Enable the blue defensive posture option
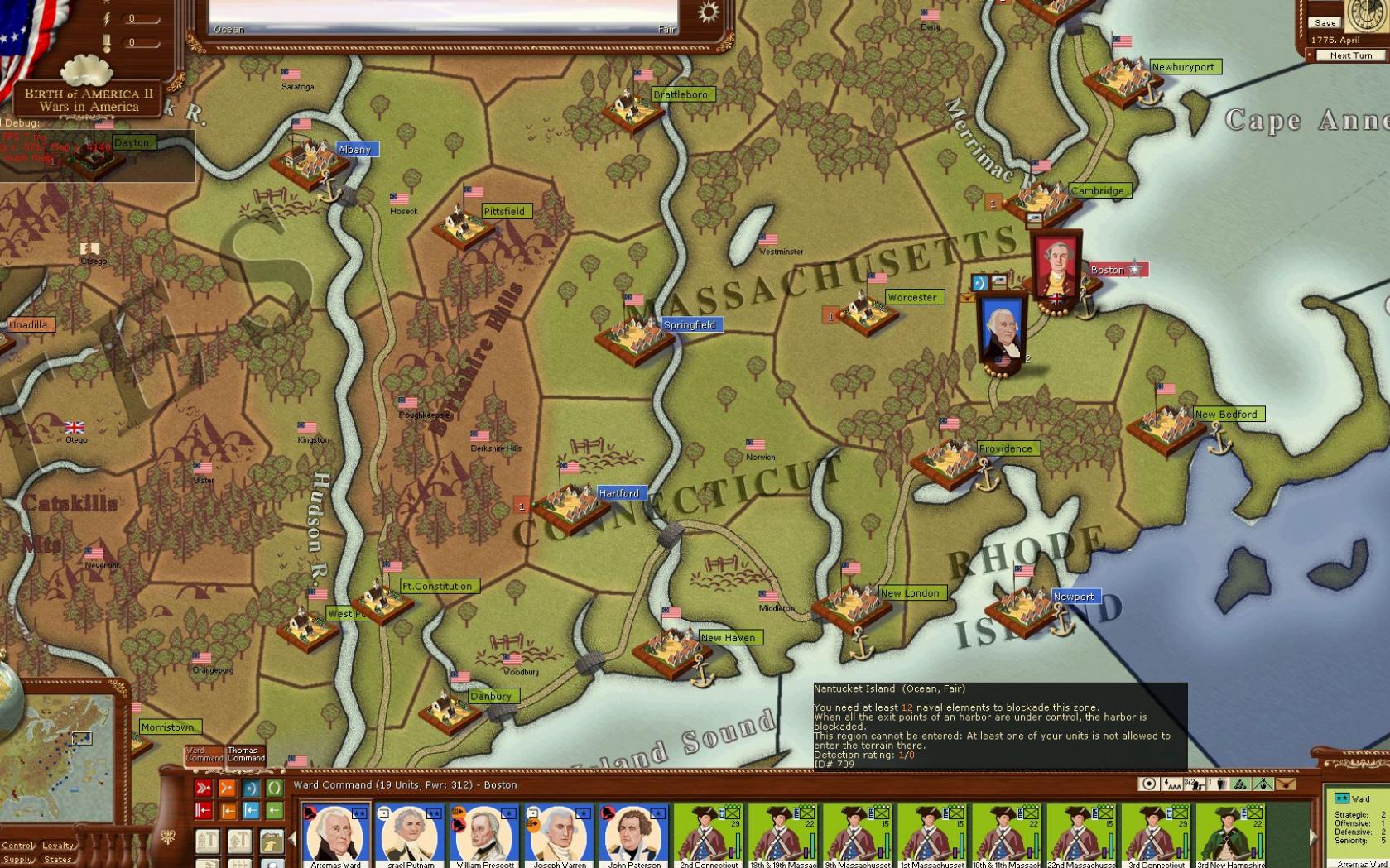 (251, 788)
